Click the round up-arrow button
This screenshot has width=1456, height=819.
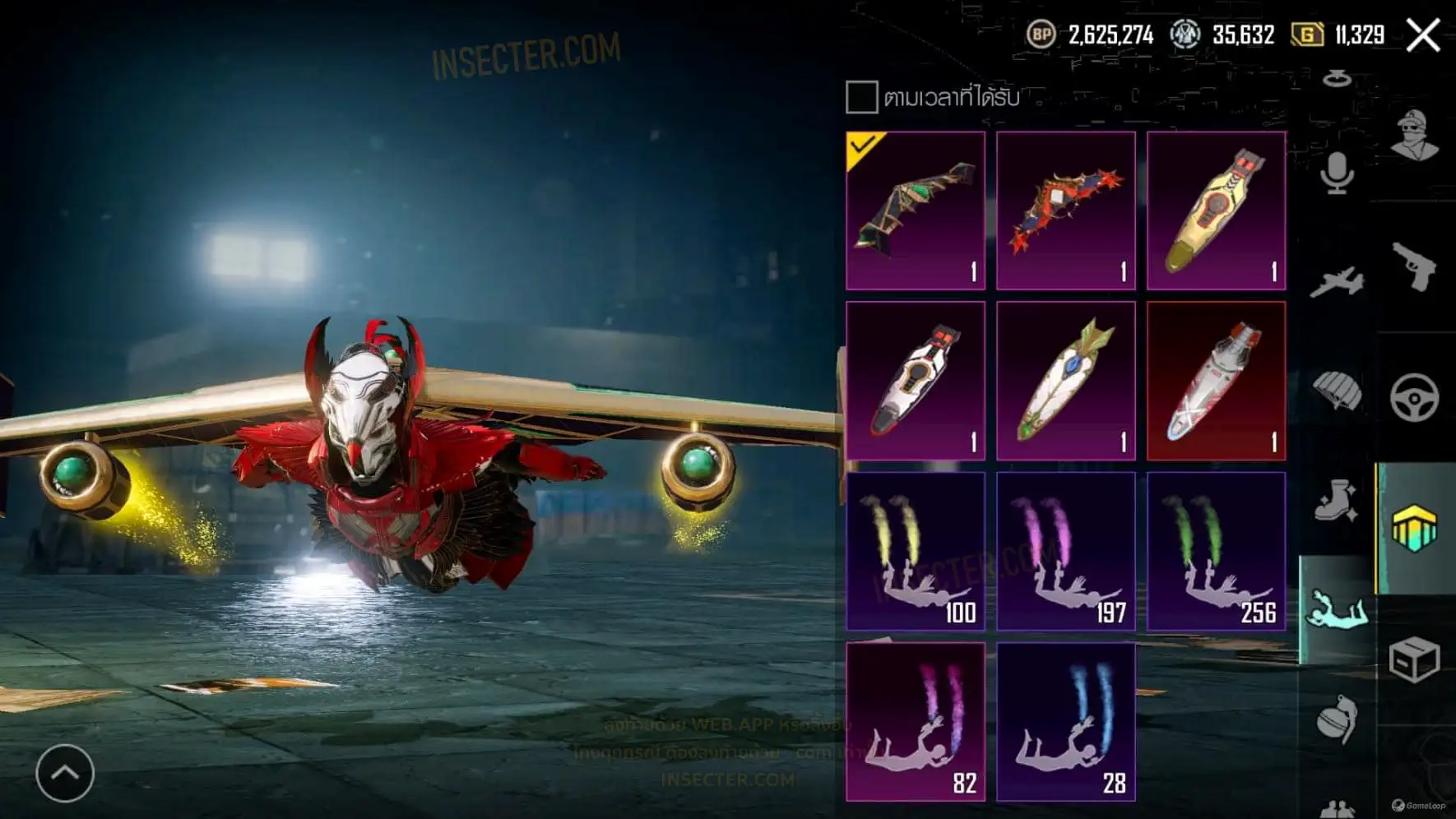(x=65, y=773)
